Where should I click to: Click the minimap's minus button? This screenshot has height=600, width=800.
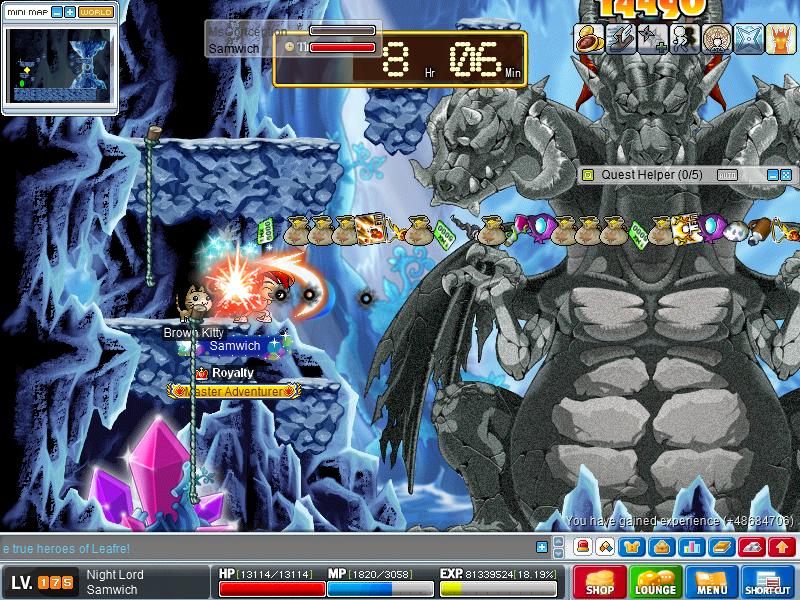(56, 12)
